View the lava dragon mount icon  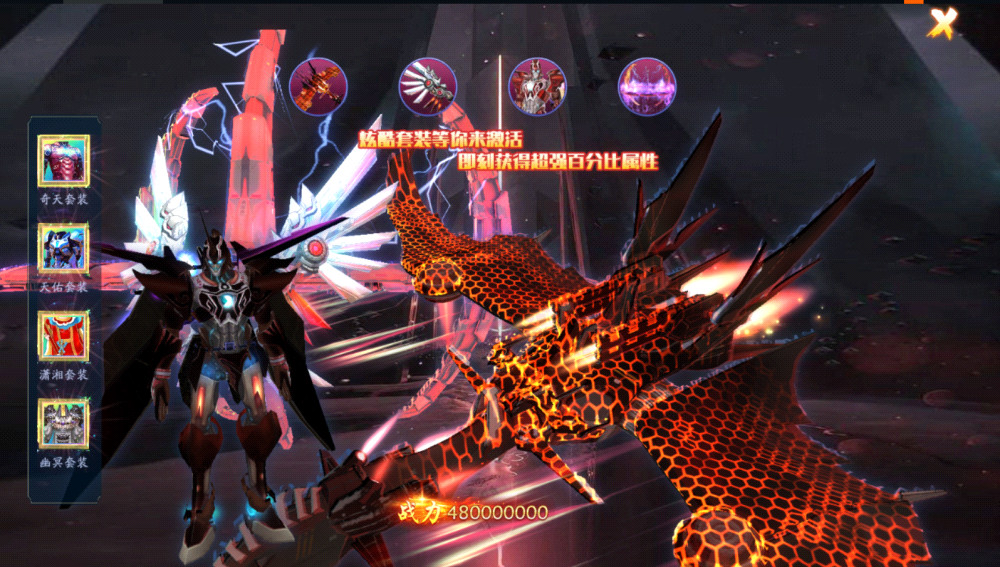(x=318, y=87)
